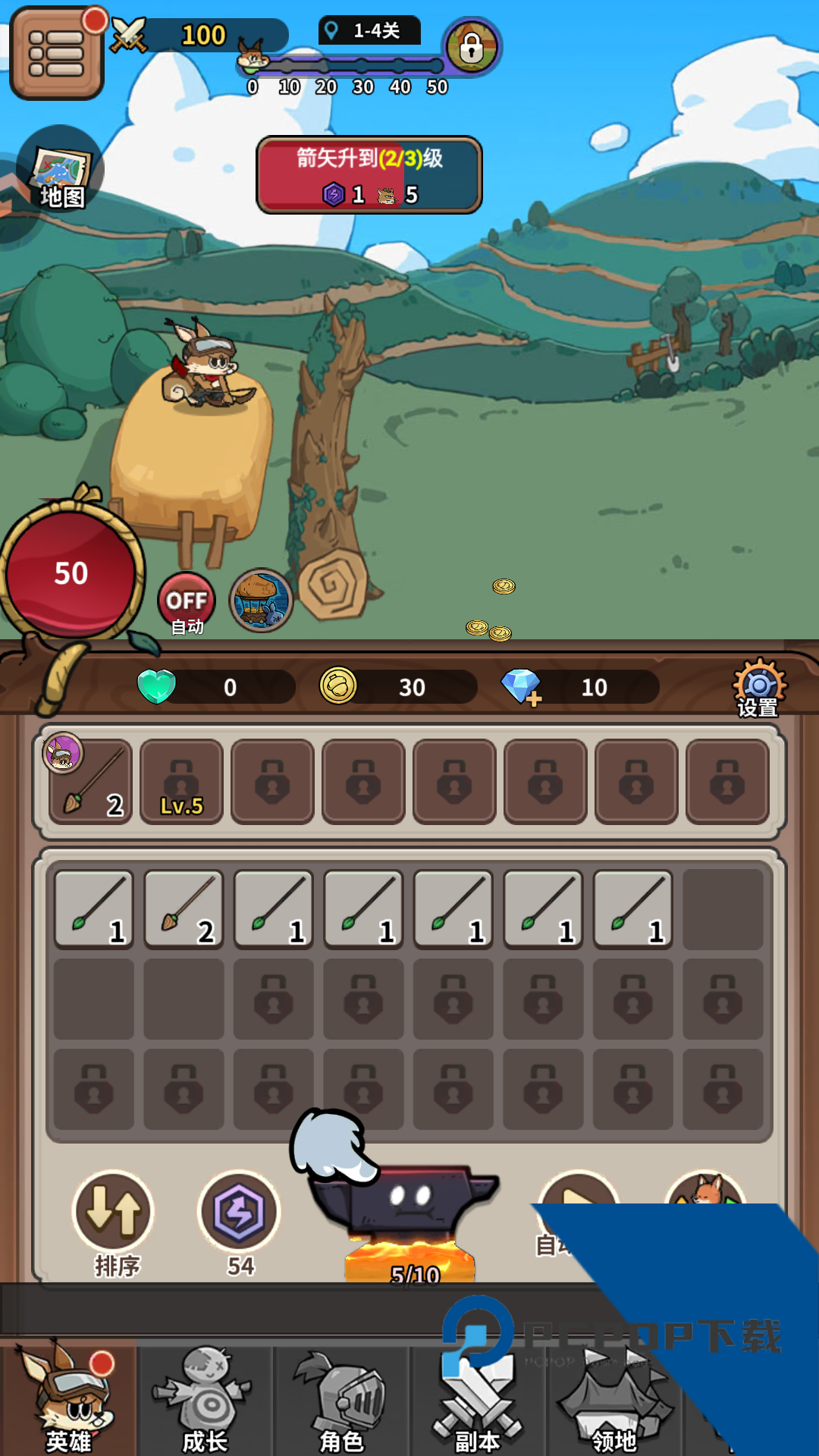The height and width of the screenshot is (1456, 819).
Task: Tap the purple lightning energy button
Action: click(239, 1213)
